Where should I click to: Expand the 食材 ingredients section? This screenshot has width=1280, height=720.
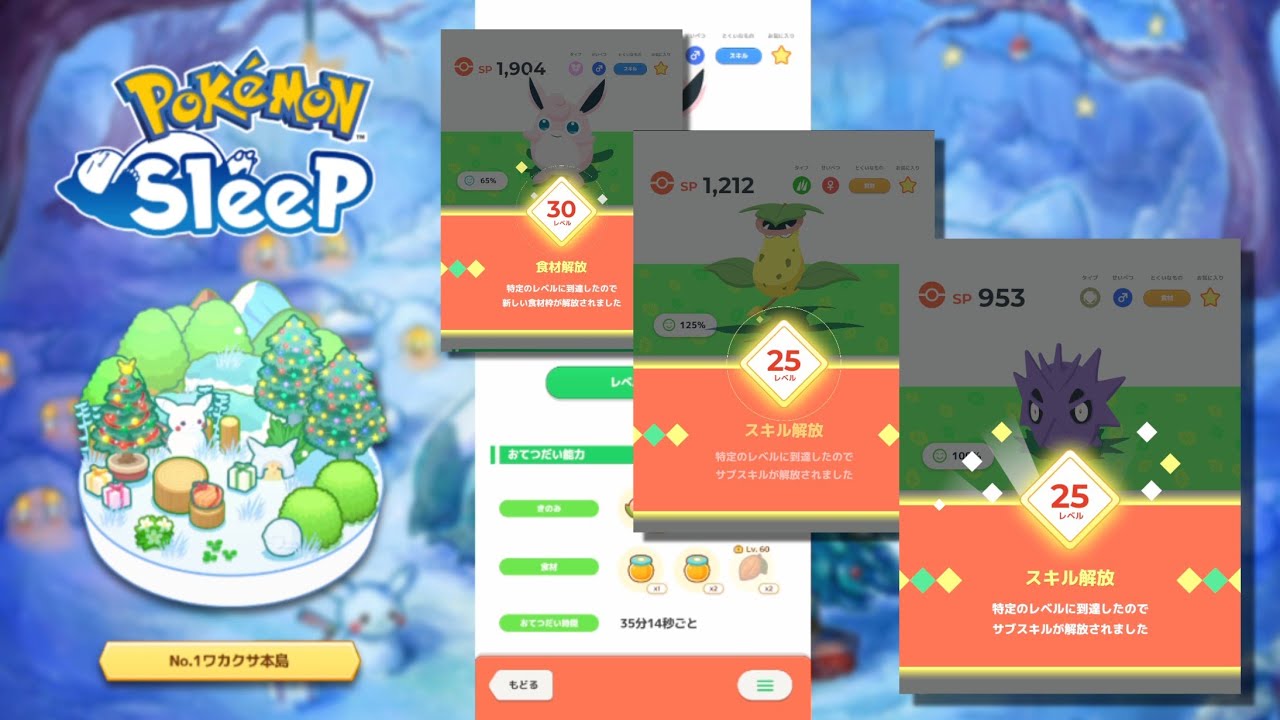549,567
